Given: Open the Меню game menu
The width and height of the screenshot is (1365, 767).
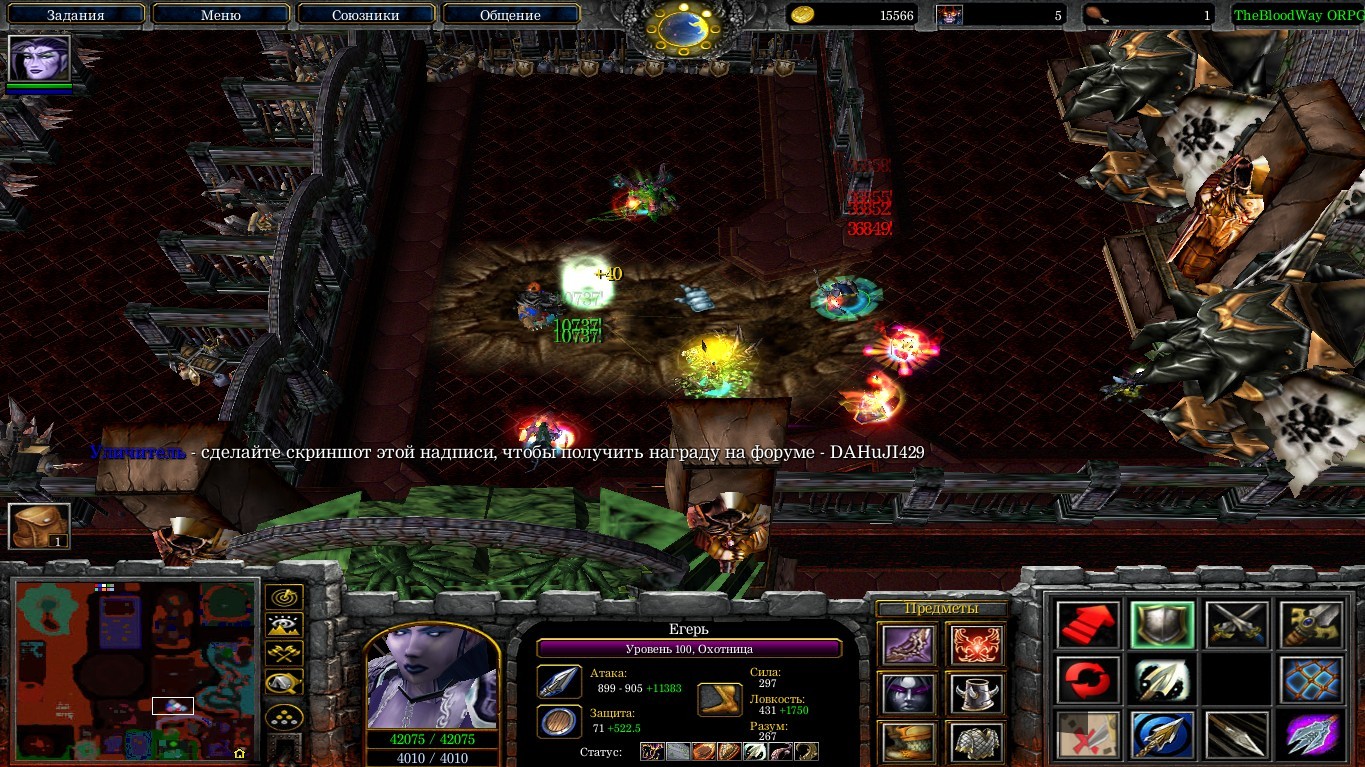Looking at the screenshot, I should pyautogui.click(x=221, y=15).
